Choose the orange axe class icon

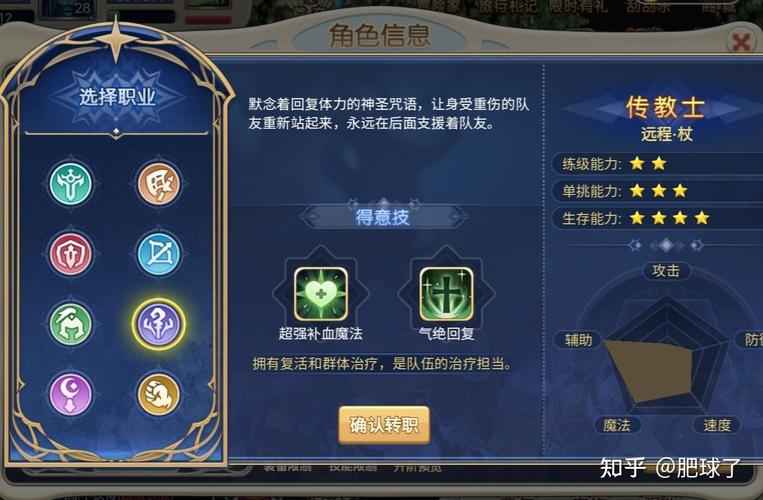(159, 183)
